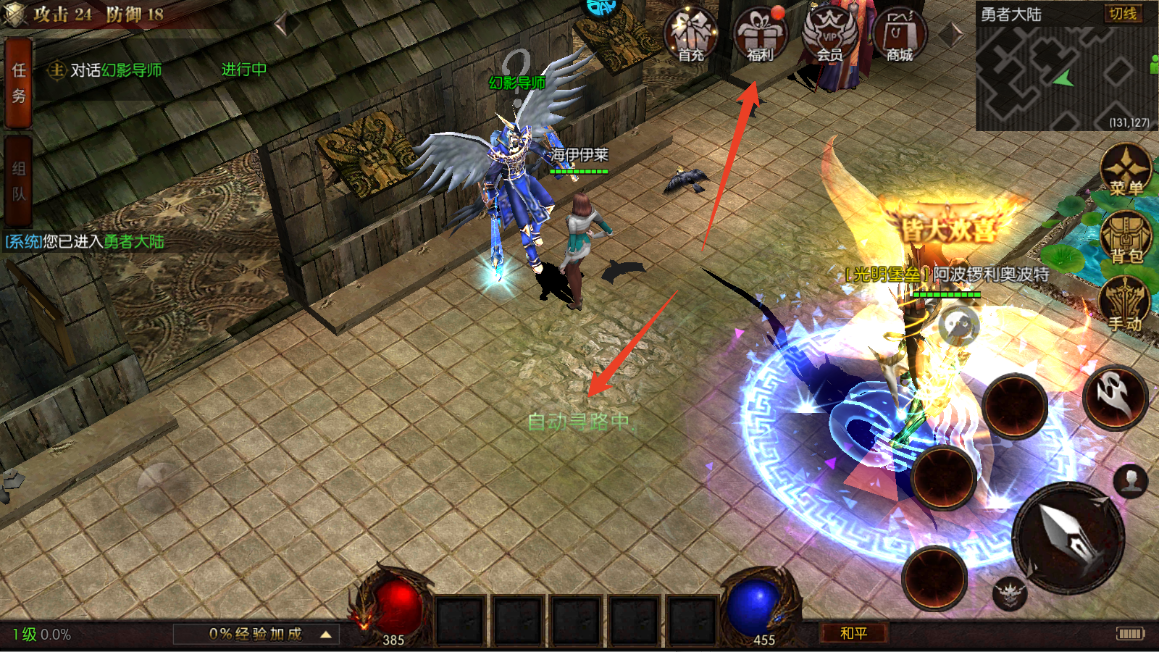
Task: Activate the flame-swirl skill button
Action: pos(1114,397)
